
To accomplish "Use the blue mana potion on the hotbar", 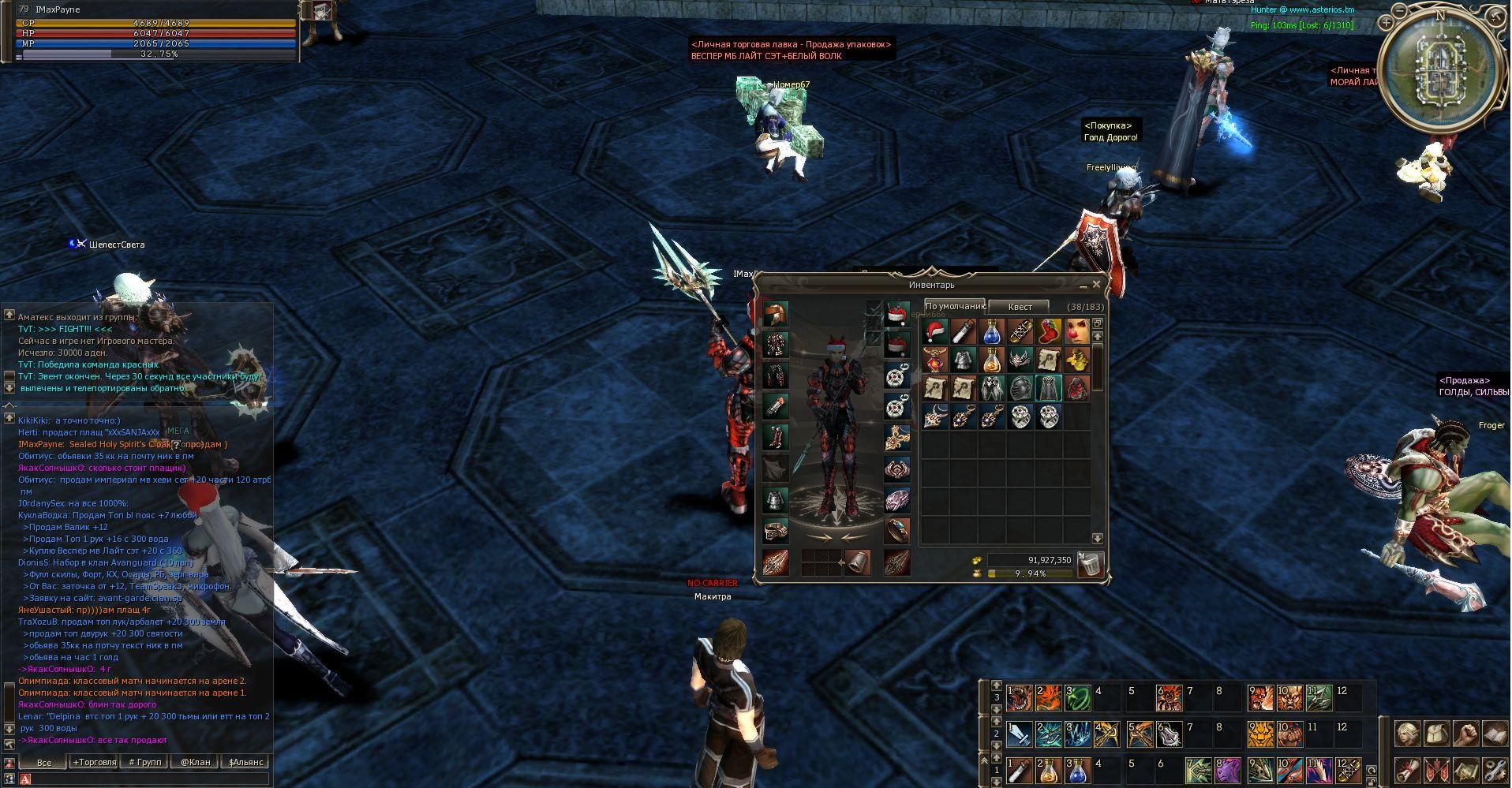I will tap(1077, 770).
